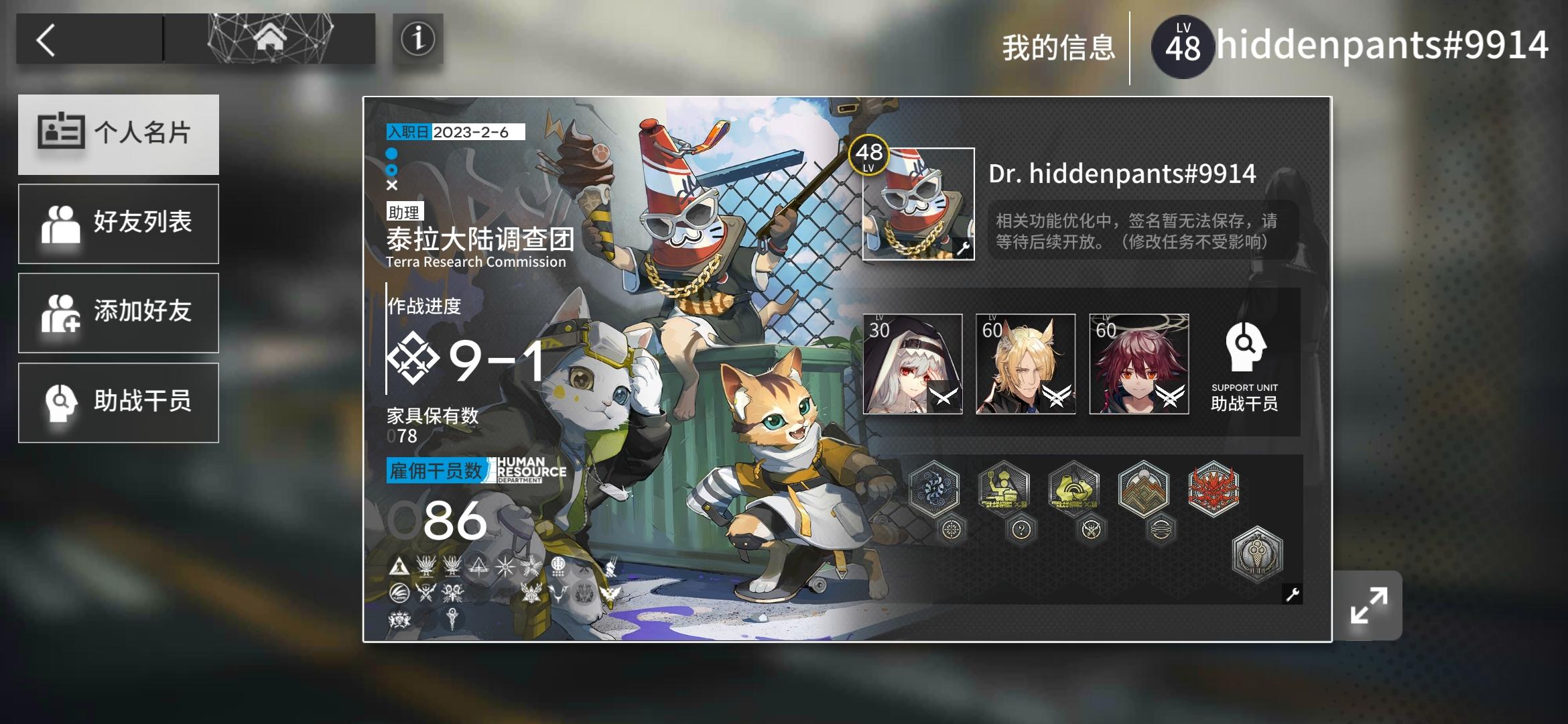Click the back arrow icon
This screenshot has height=724, width=1568.
[x=47, y=40]
